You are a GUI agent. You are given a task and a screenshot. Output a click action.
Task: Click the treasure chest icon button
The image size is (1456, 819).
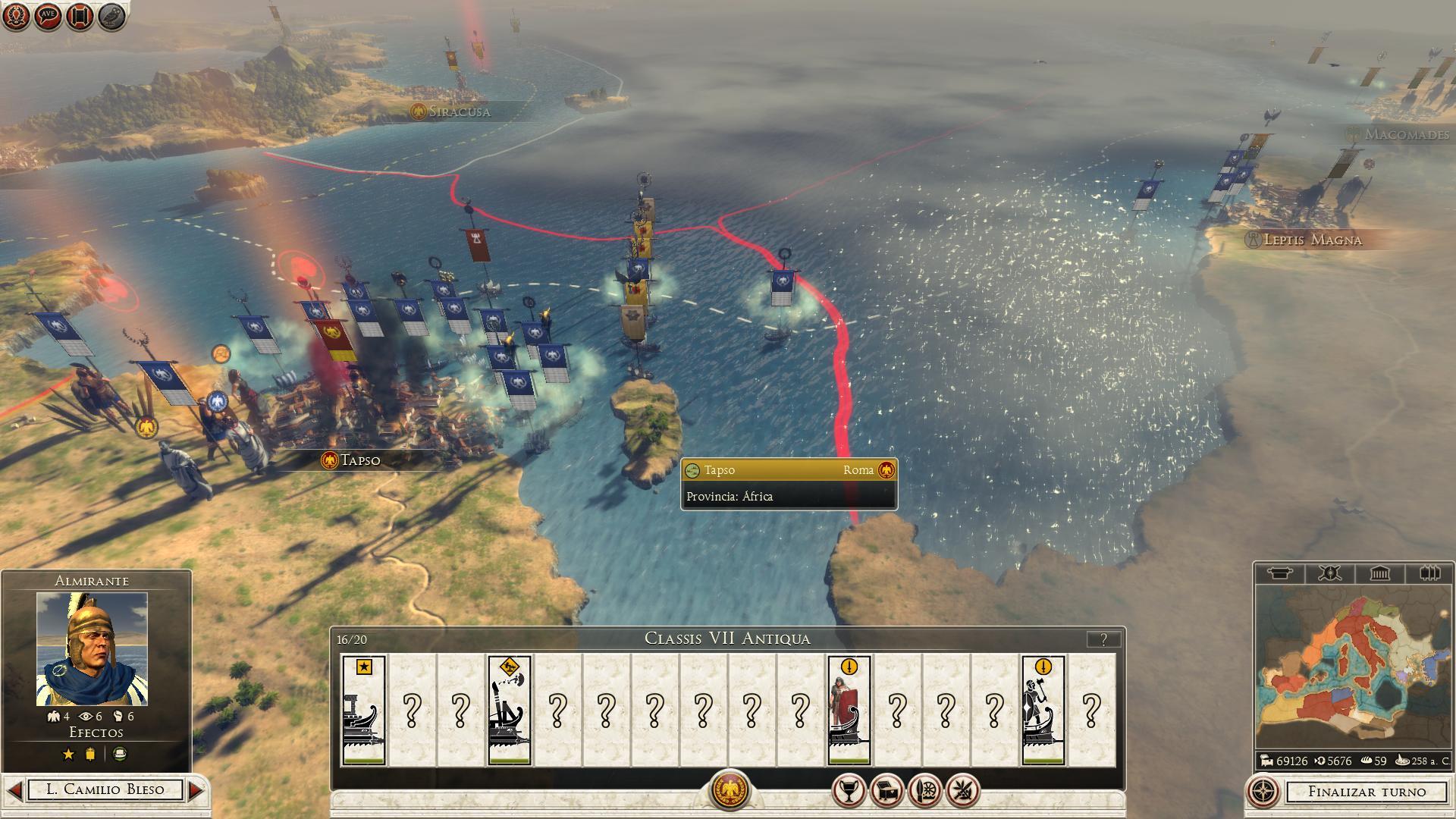tap(886, 792)
